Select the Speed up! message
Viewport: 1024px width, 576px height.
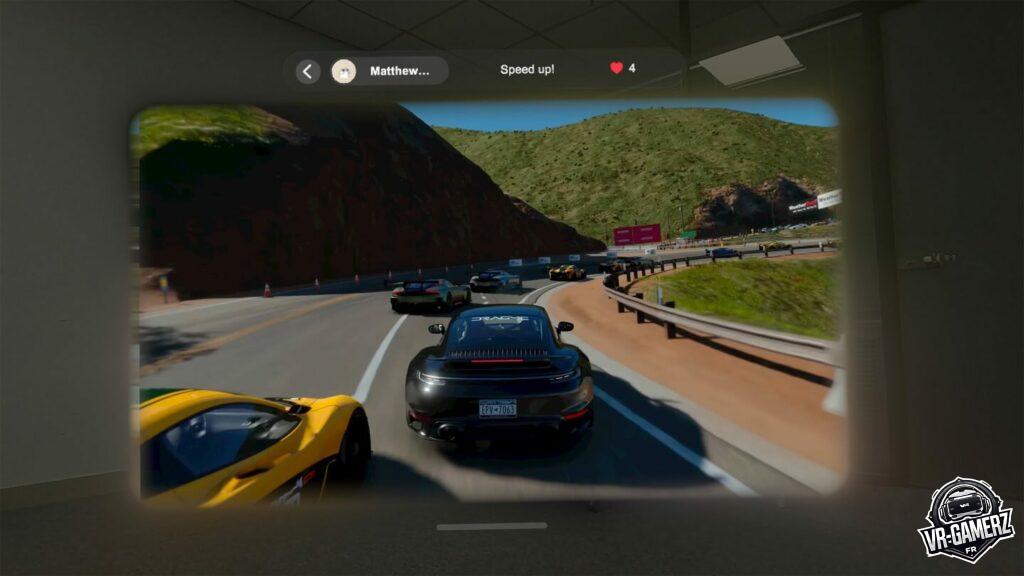point(527,70)
